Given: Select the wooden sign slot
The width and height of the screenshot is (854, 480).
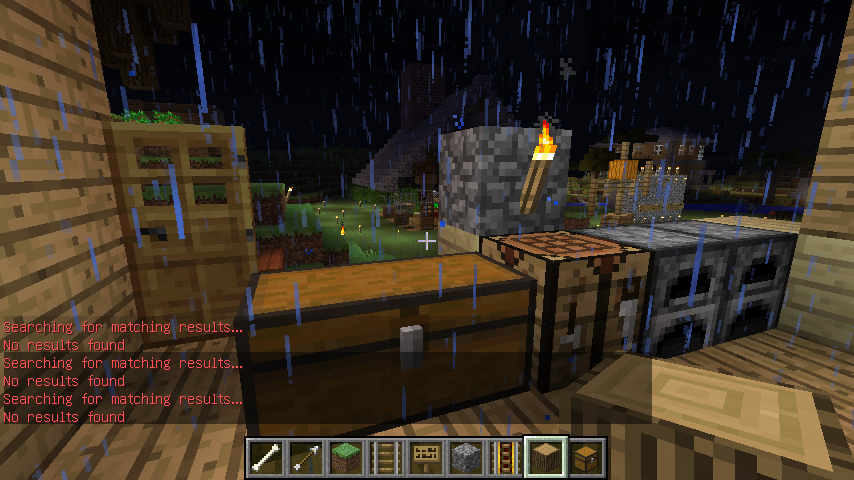Looking at the screenshot, I should click(x=426, y=457).
